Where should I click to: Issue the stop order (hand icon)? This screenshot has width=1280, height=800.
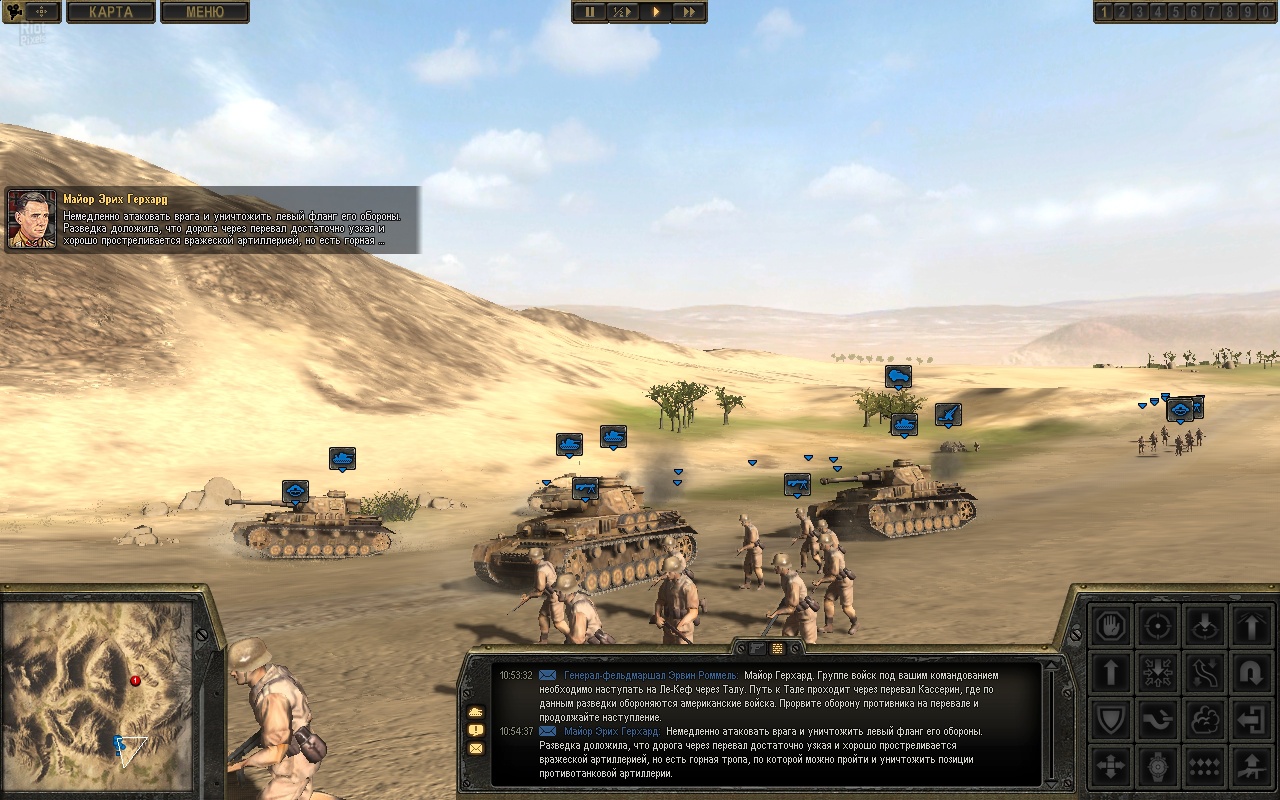[1111, 625]
